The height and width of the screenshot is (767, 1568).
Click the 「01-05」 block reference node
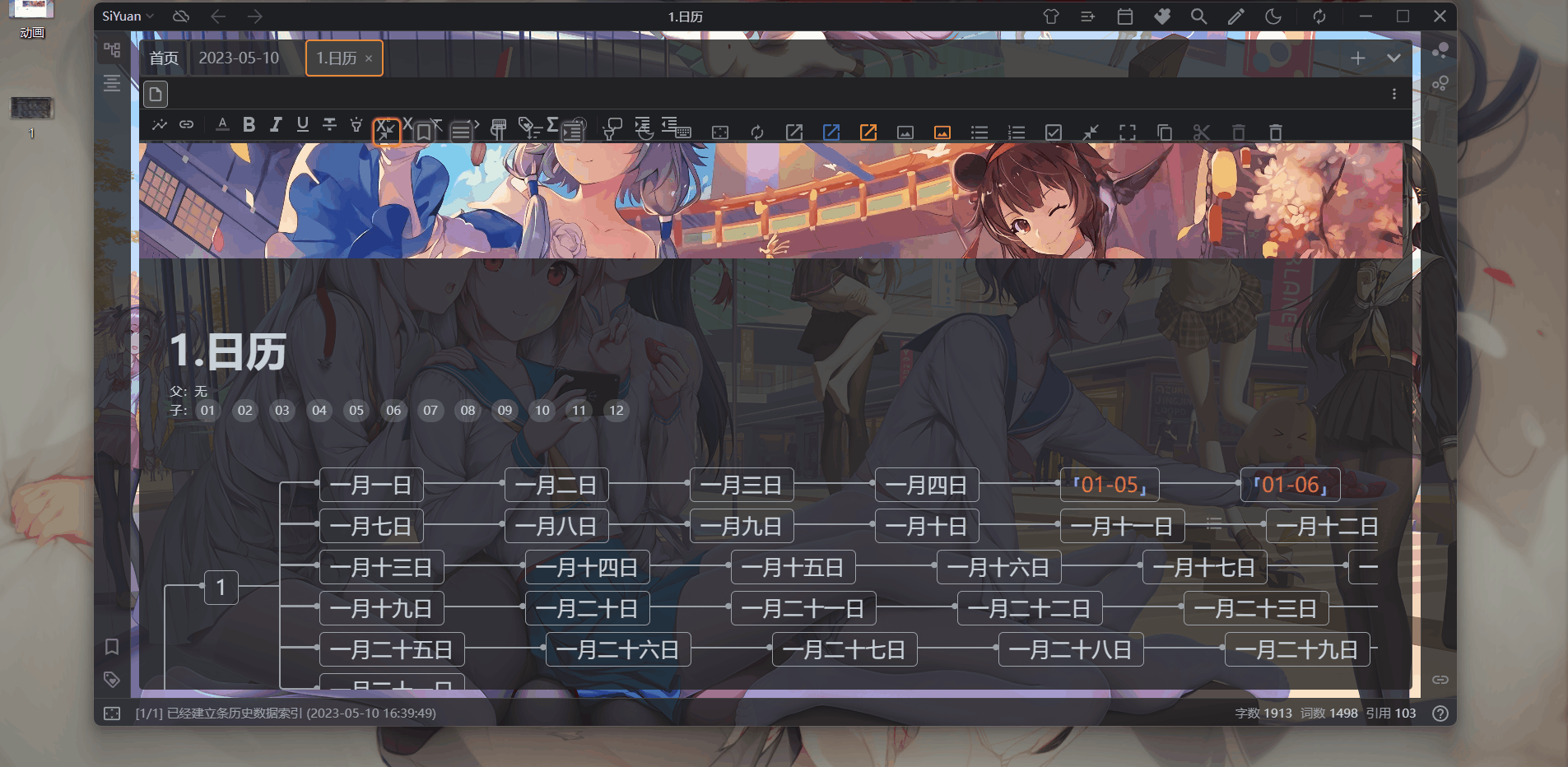coord(1108,485)
